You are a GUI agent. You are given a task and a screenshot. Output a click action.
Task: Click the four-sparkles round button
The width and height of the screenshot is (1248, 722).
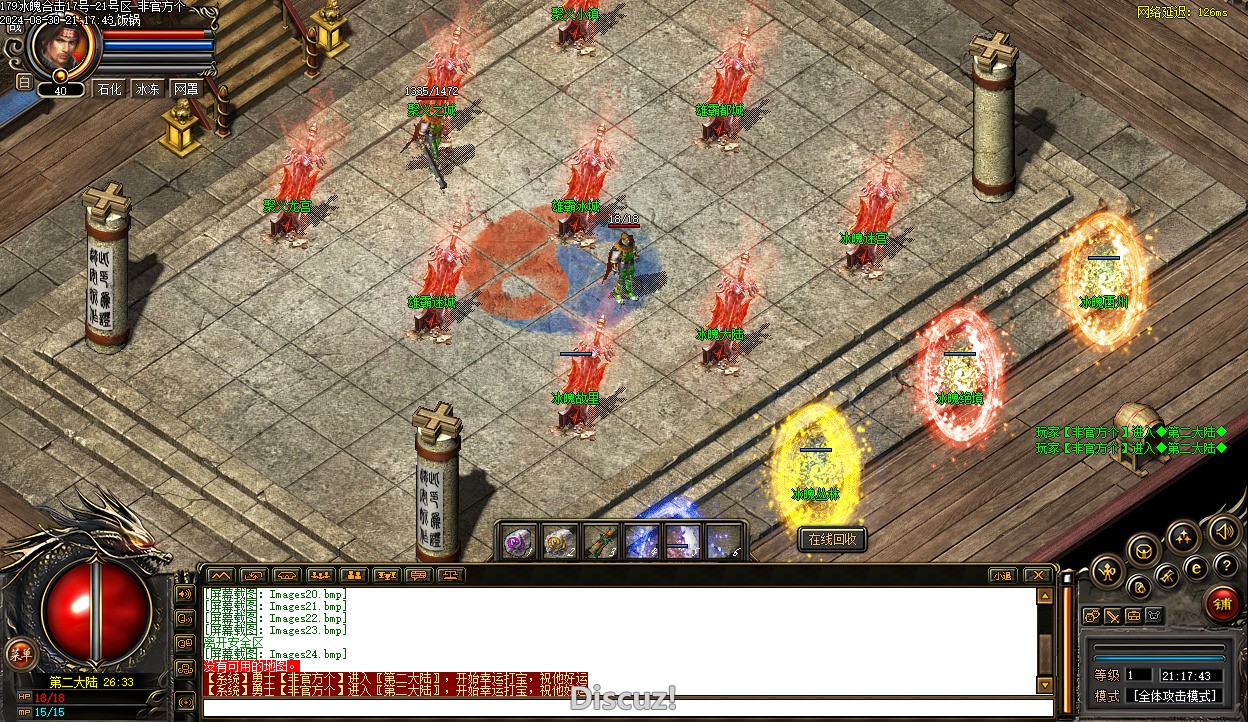tap(1184, 537)
